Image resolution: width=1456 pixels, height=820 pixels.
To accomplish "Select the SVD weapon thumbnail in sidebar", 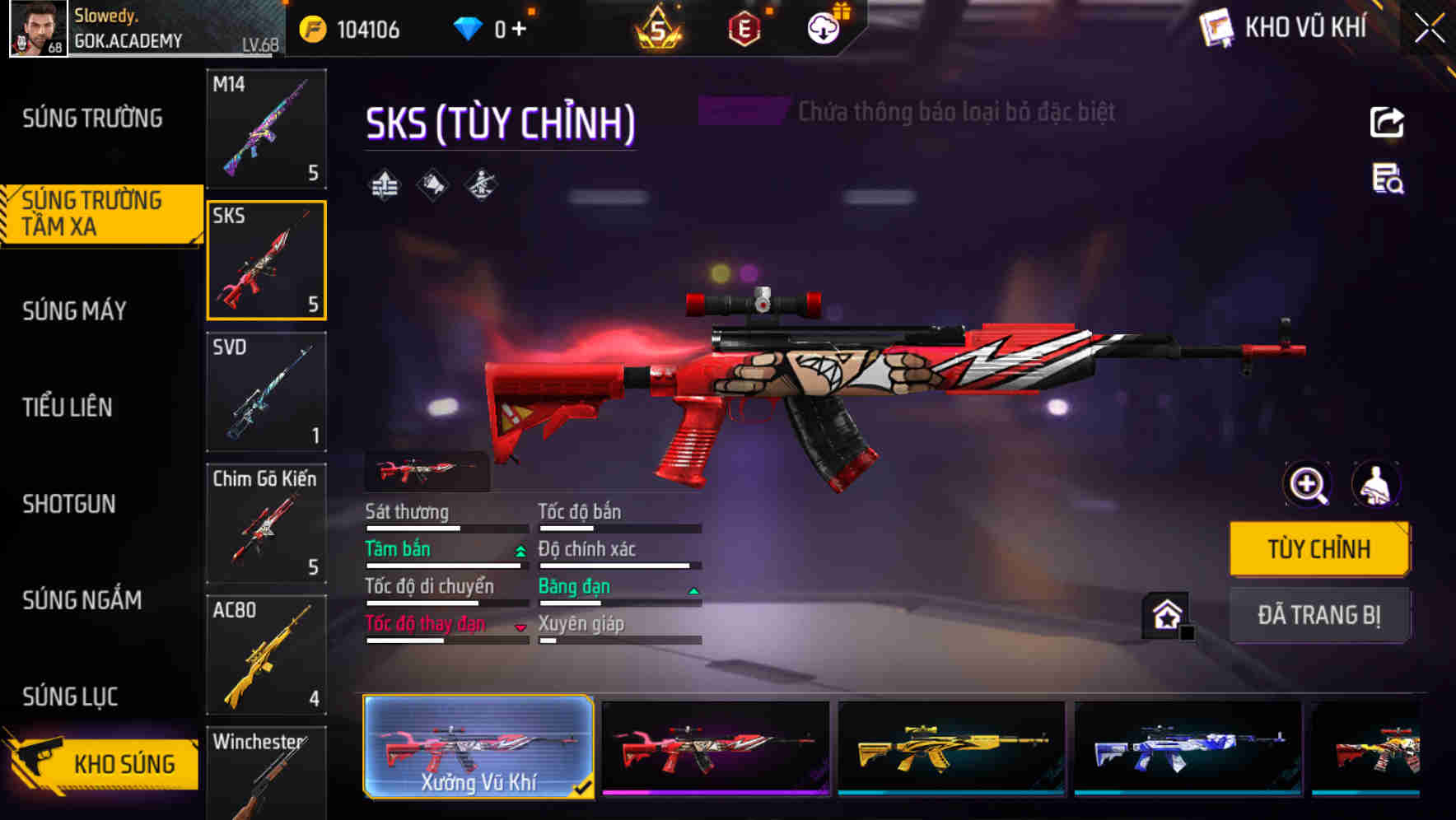I will pos(266,393).
